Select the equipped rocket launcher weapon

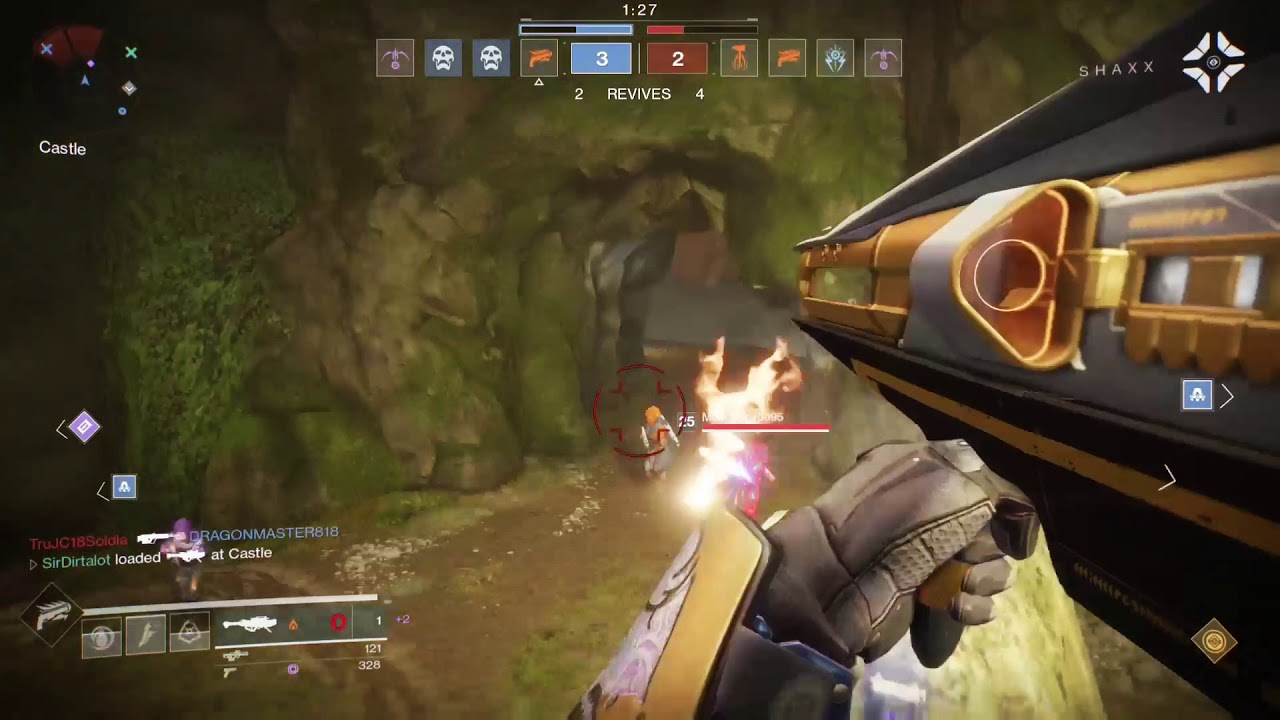(250, 625)
